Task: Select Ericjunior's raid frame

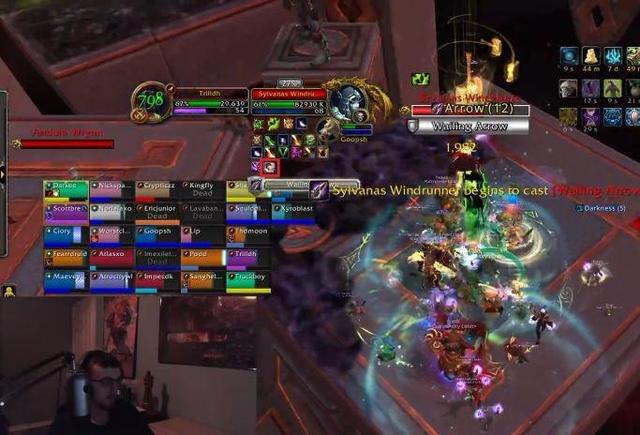Action: pyautogui.click(x=157, y=211)
